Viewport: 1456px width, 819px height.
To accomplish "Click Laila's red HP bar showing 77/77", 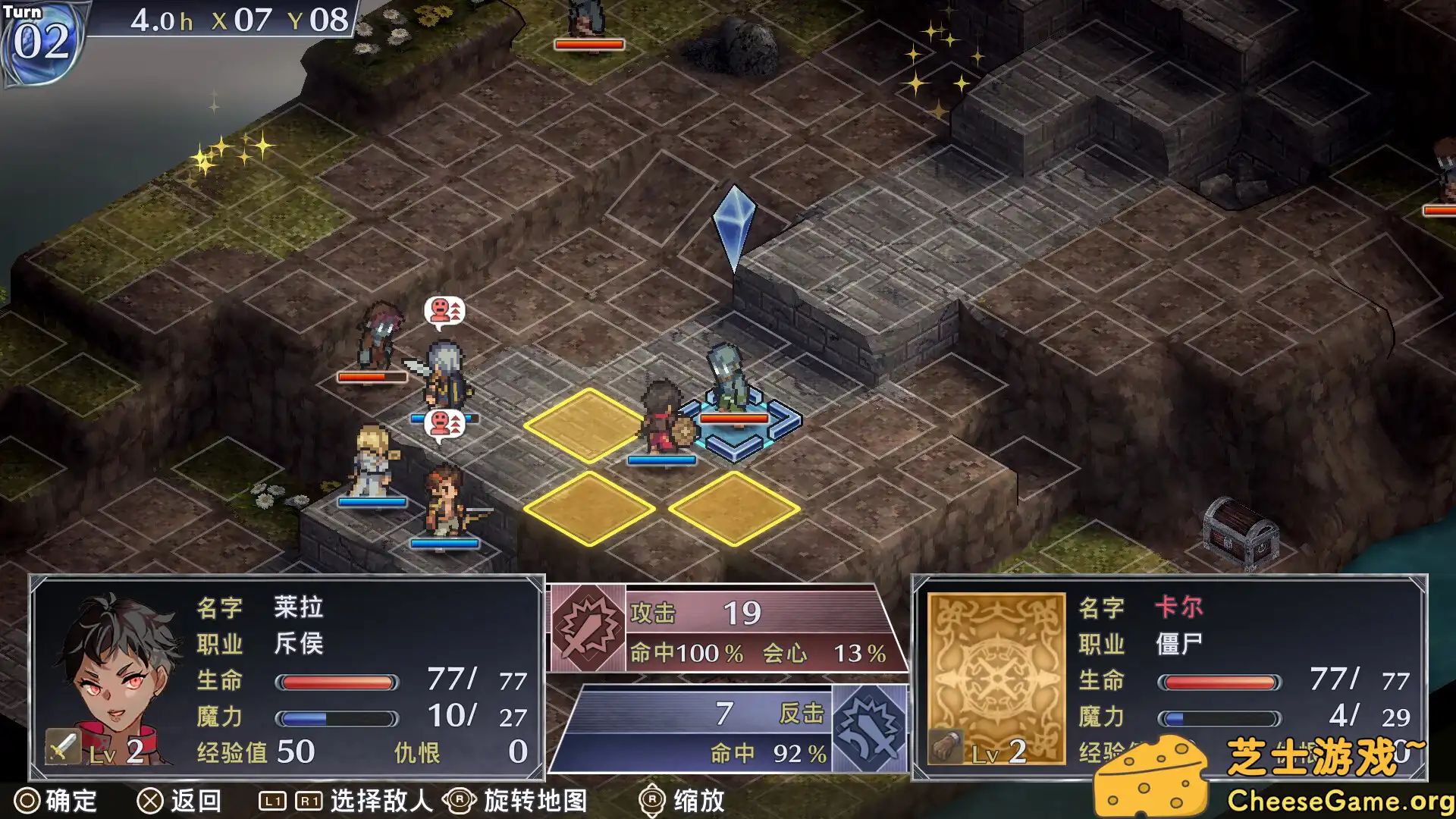I will (337, 682).
